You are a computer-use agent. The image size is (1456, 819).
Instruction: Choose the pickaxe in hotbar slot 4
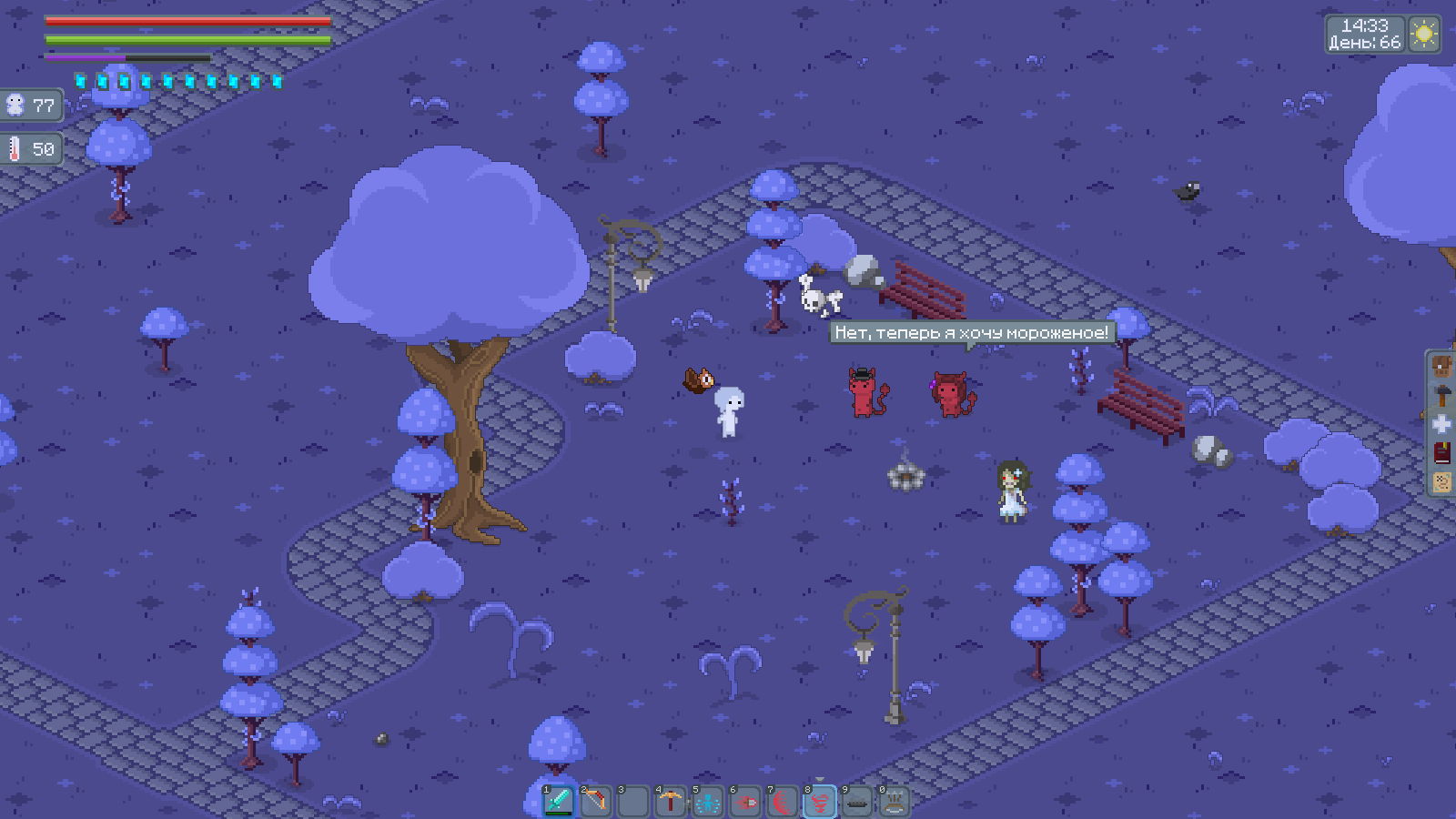(671, 802)
